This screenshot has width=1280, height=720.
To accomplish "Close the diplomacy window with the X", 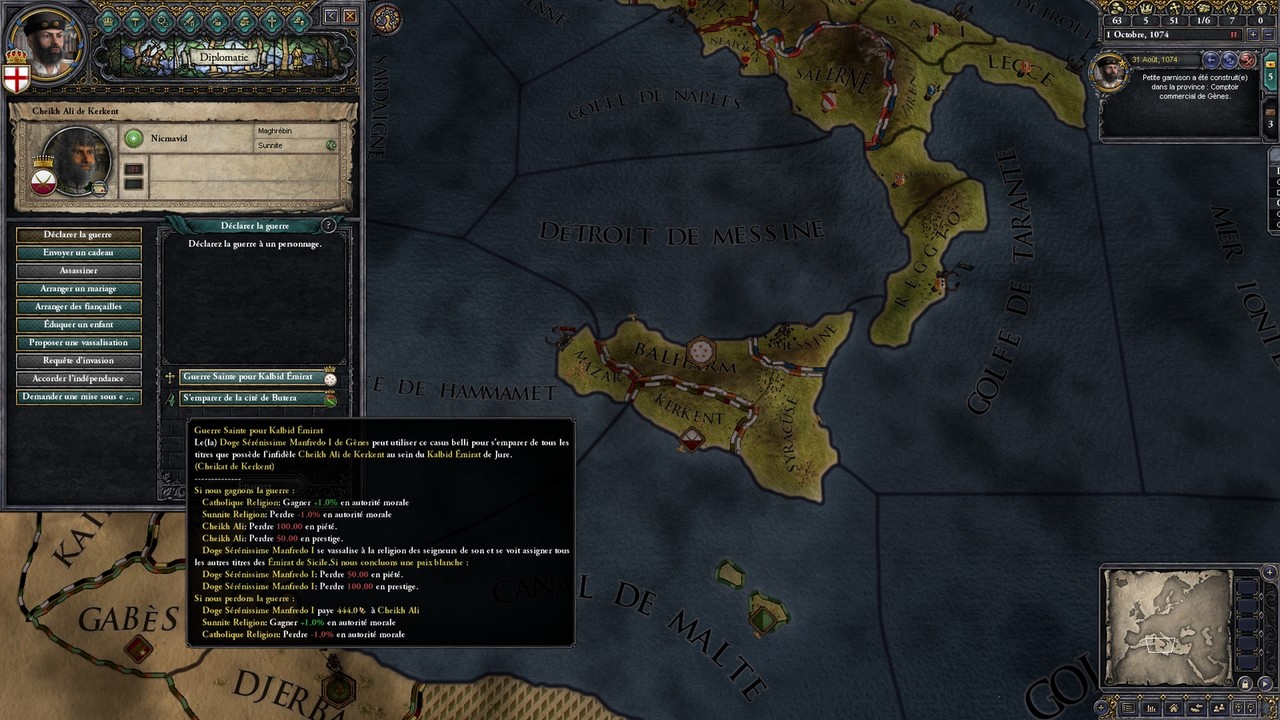I will click(350, 16).
